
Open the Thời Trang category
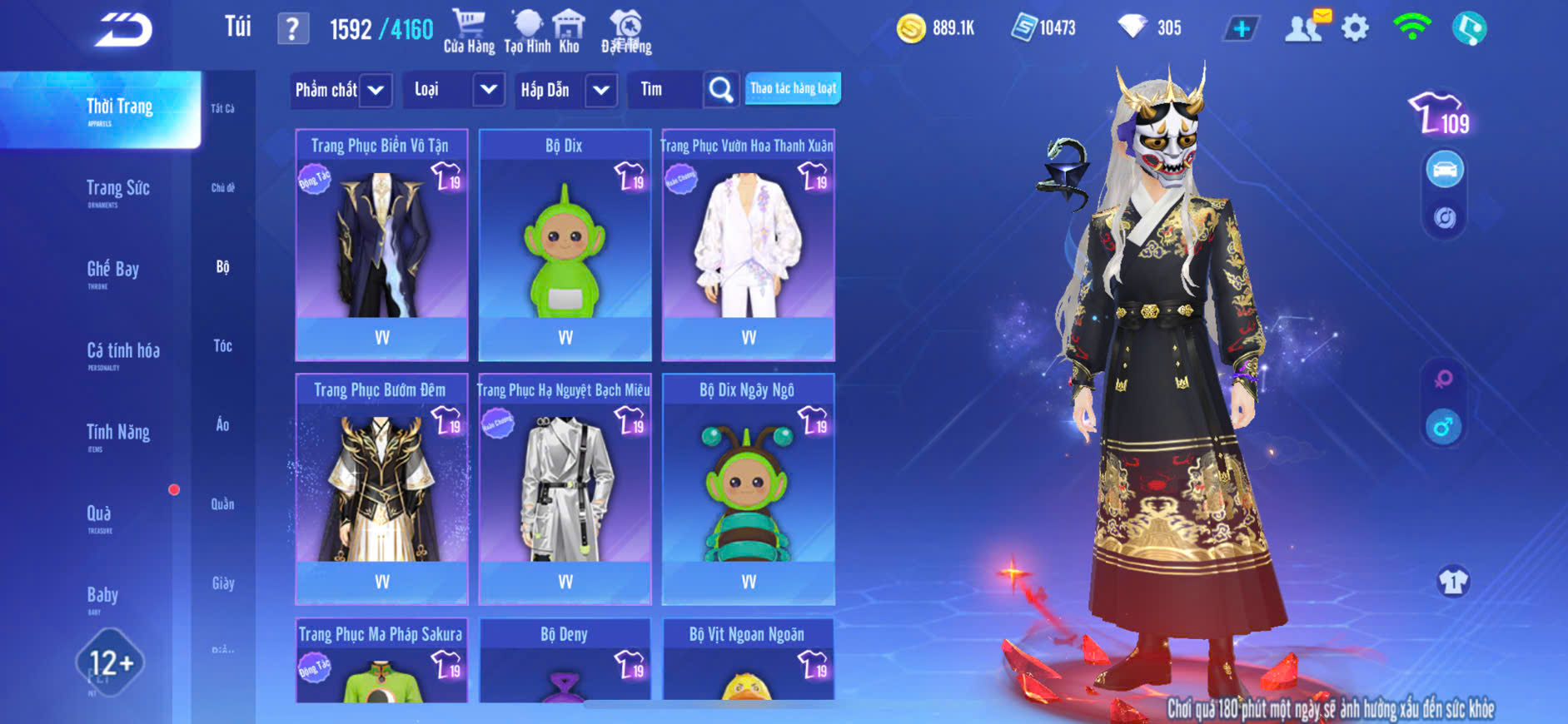(x=119, y=108)
